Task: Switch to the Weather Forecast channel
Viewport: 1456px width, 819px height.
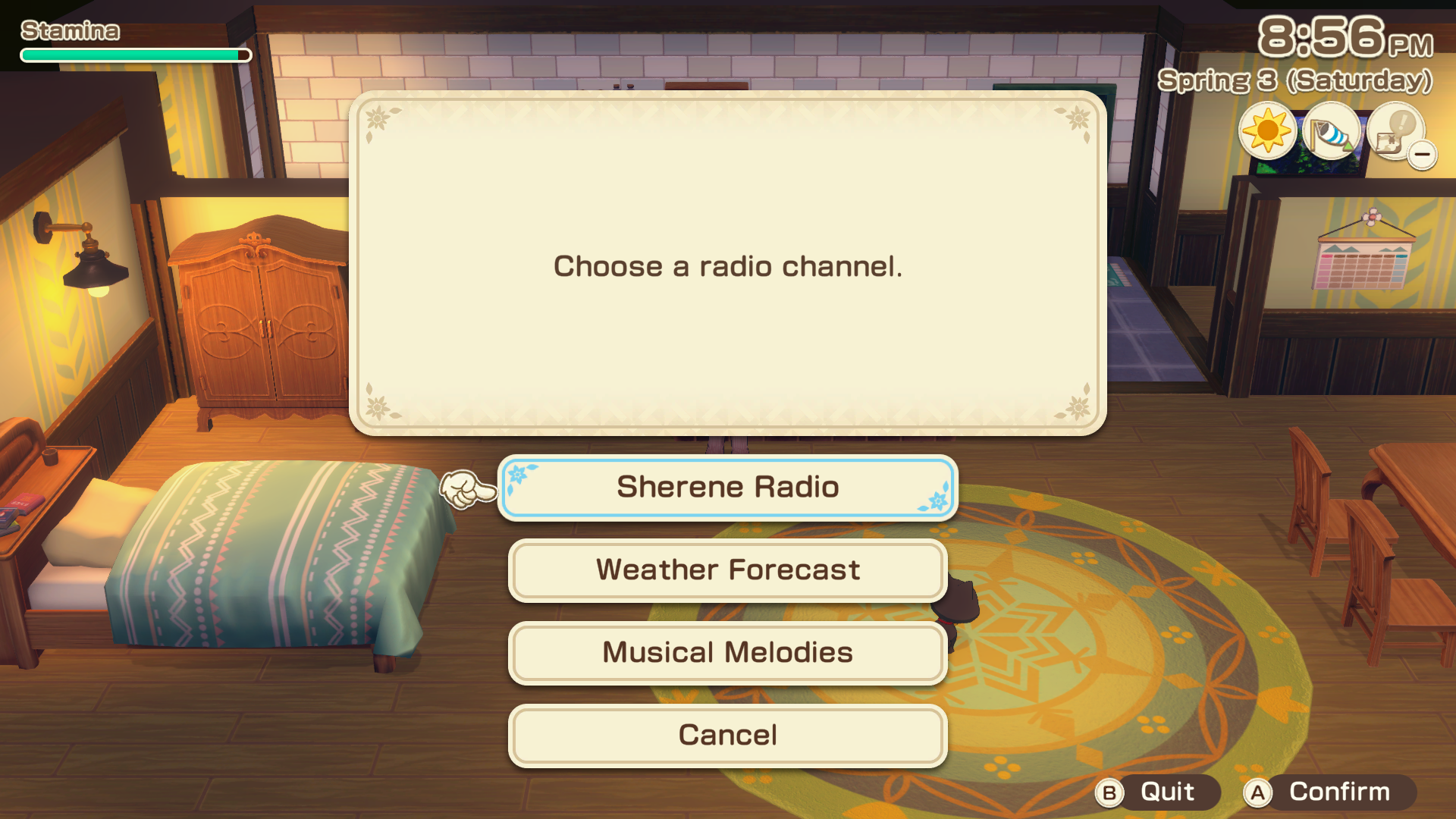Action: coord(726,570)
